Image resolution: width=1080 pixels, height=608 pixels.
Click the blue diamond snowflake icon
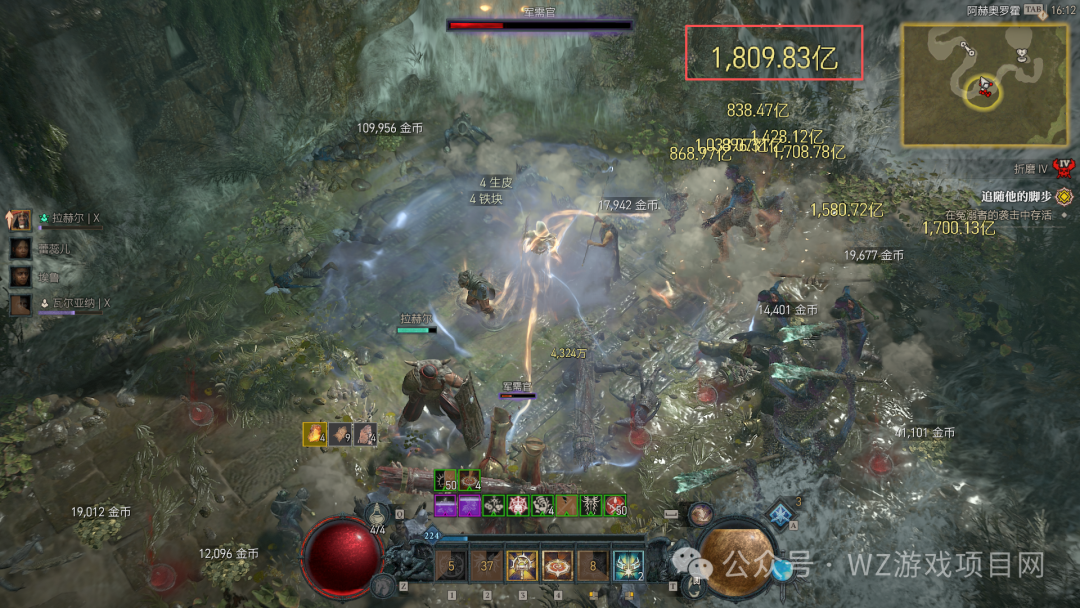(782, 516)
